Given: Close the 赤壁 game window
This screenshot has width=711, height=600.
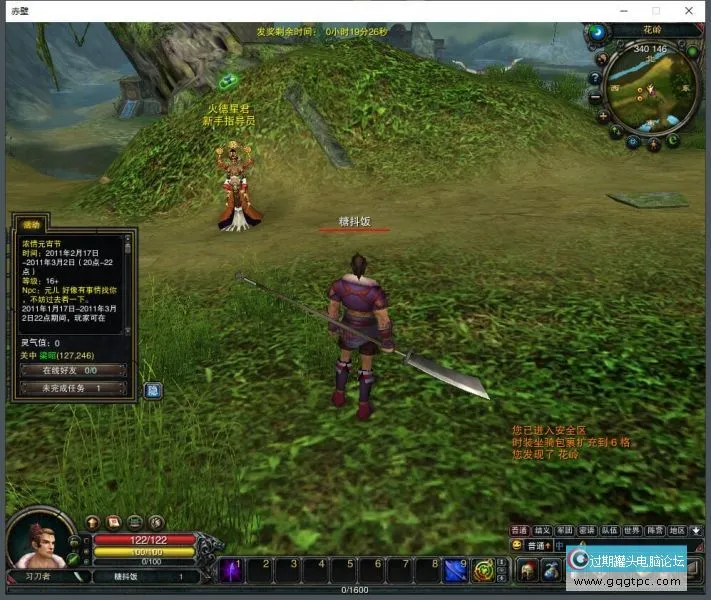Looking at the screenshot, I should [x=690, y=10].
